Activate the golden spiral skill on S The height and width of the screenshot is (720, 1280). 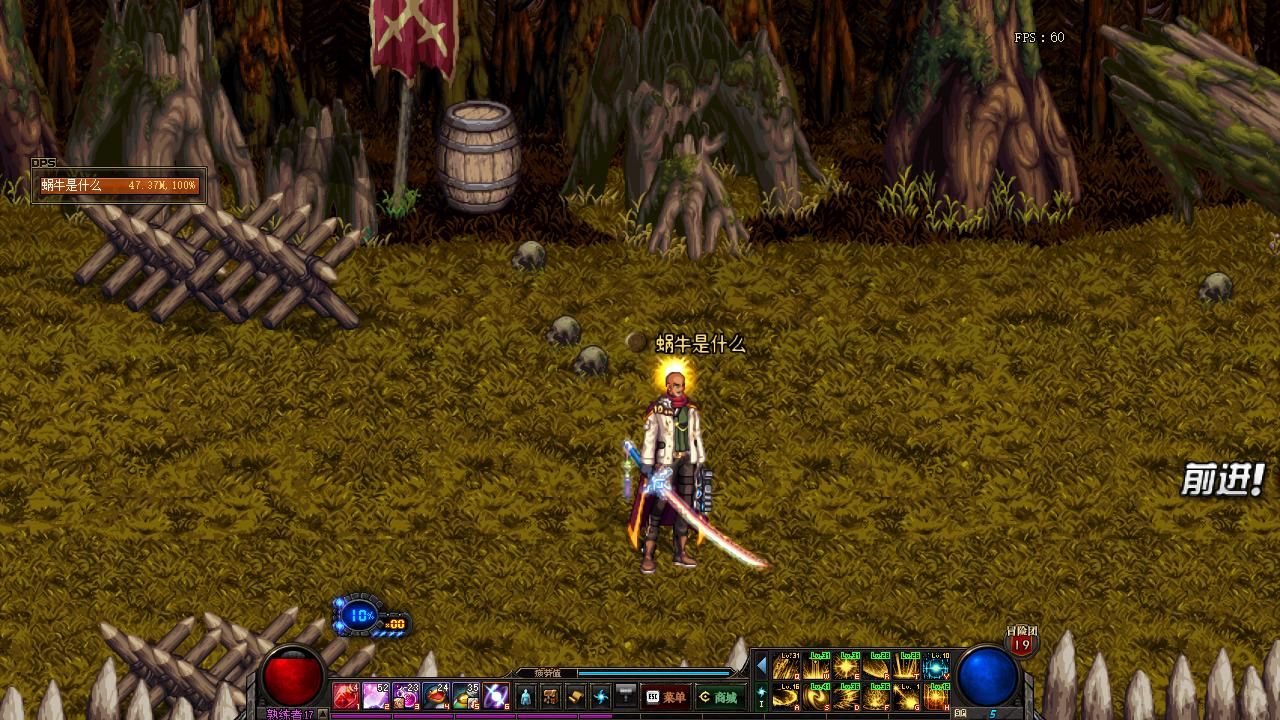[817, 696]
